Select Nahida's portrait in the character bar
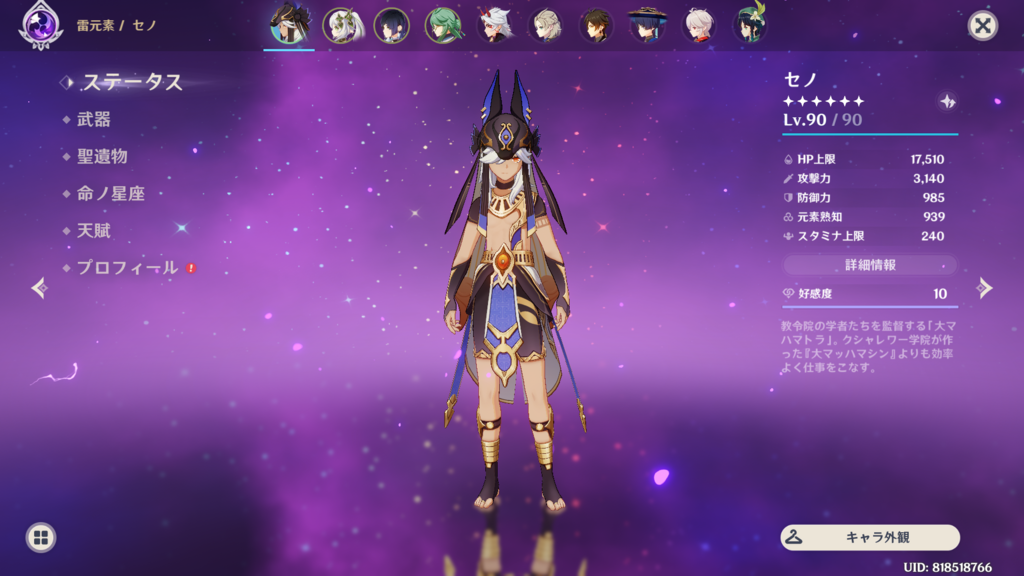 341,25
